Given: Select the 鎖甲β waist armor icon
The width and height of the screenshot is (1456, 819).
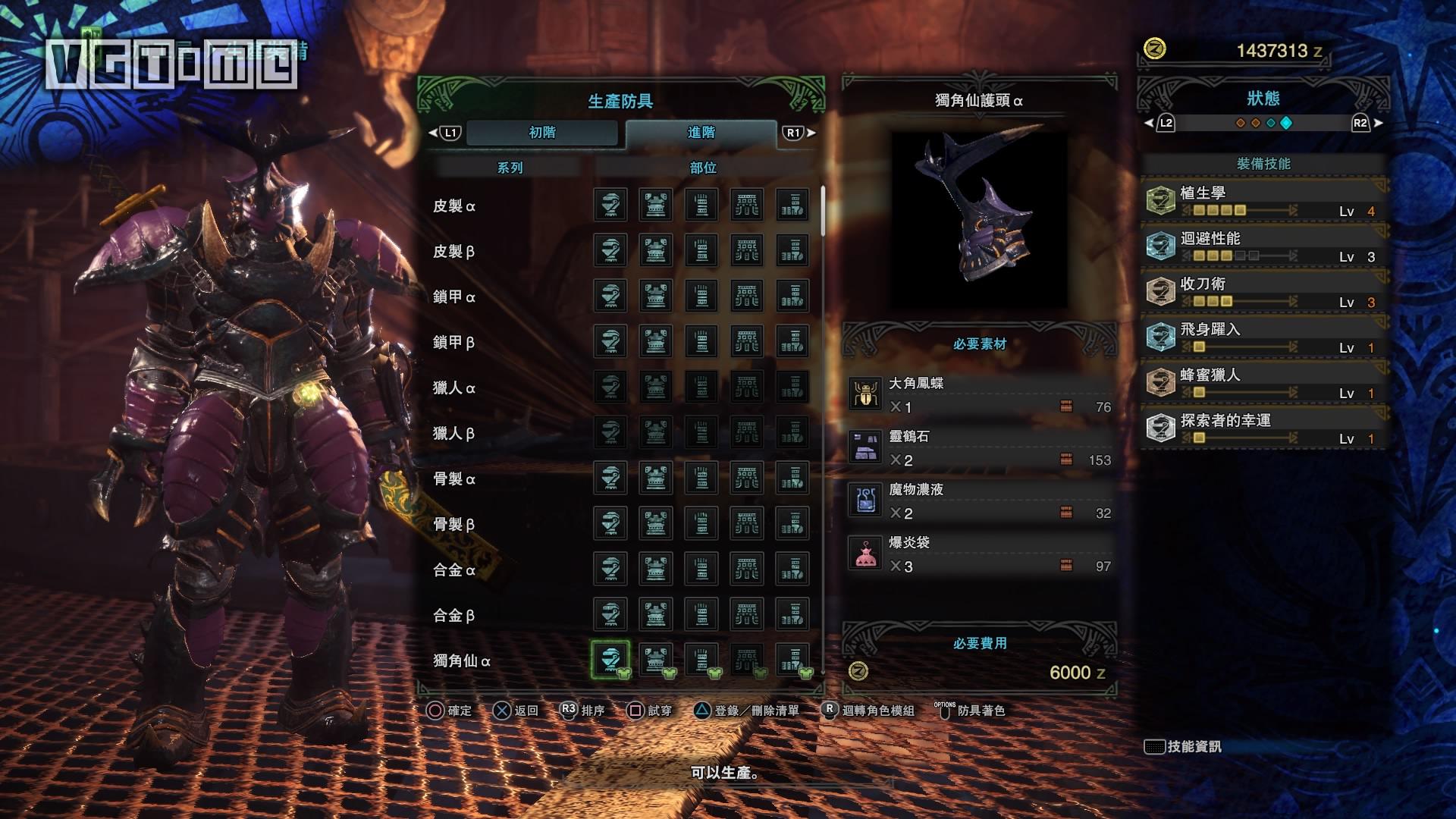Looking at the screenshot, I should (747, 341).
